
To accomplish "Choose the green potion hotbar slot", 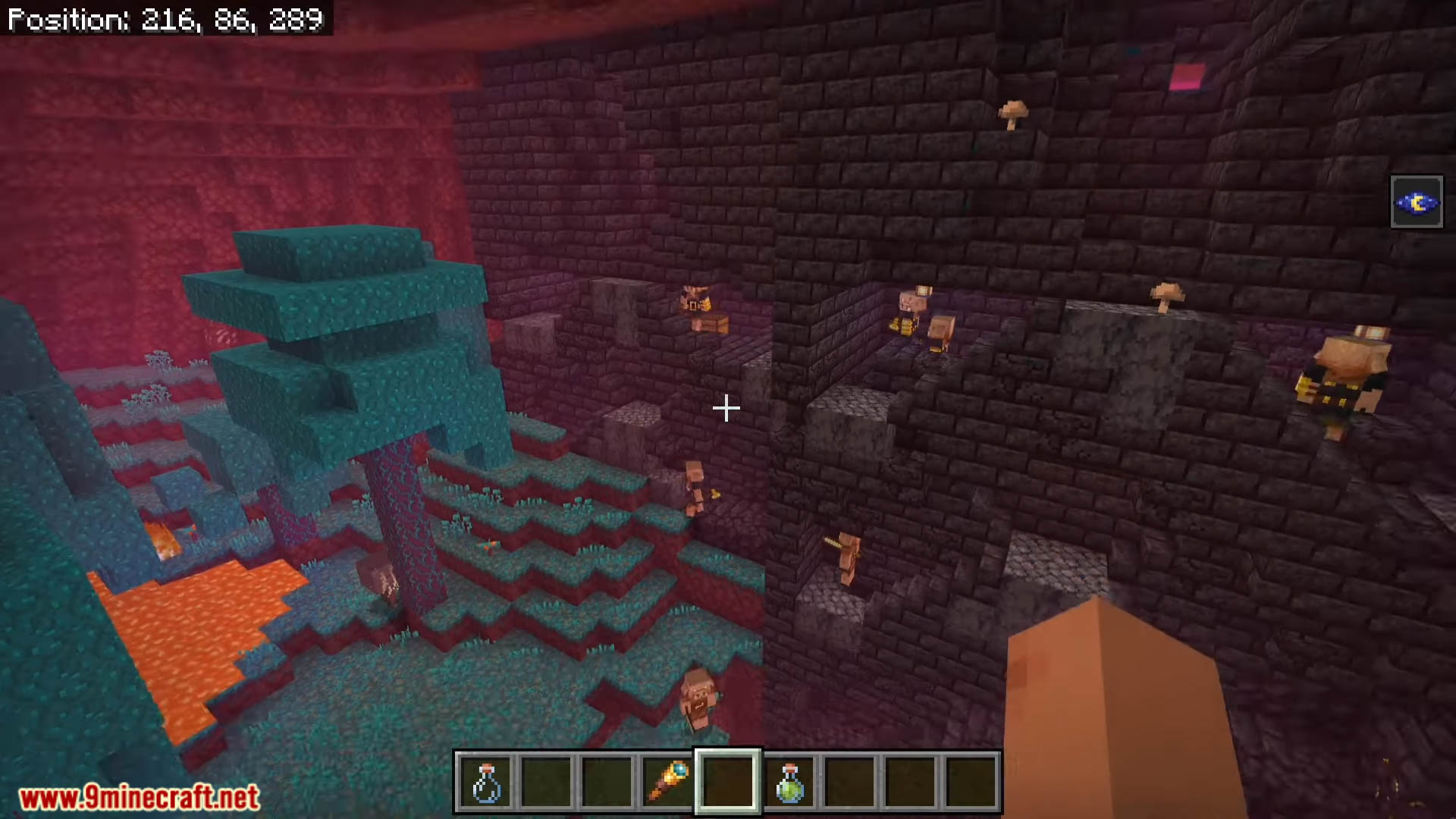I will [789, 783].
